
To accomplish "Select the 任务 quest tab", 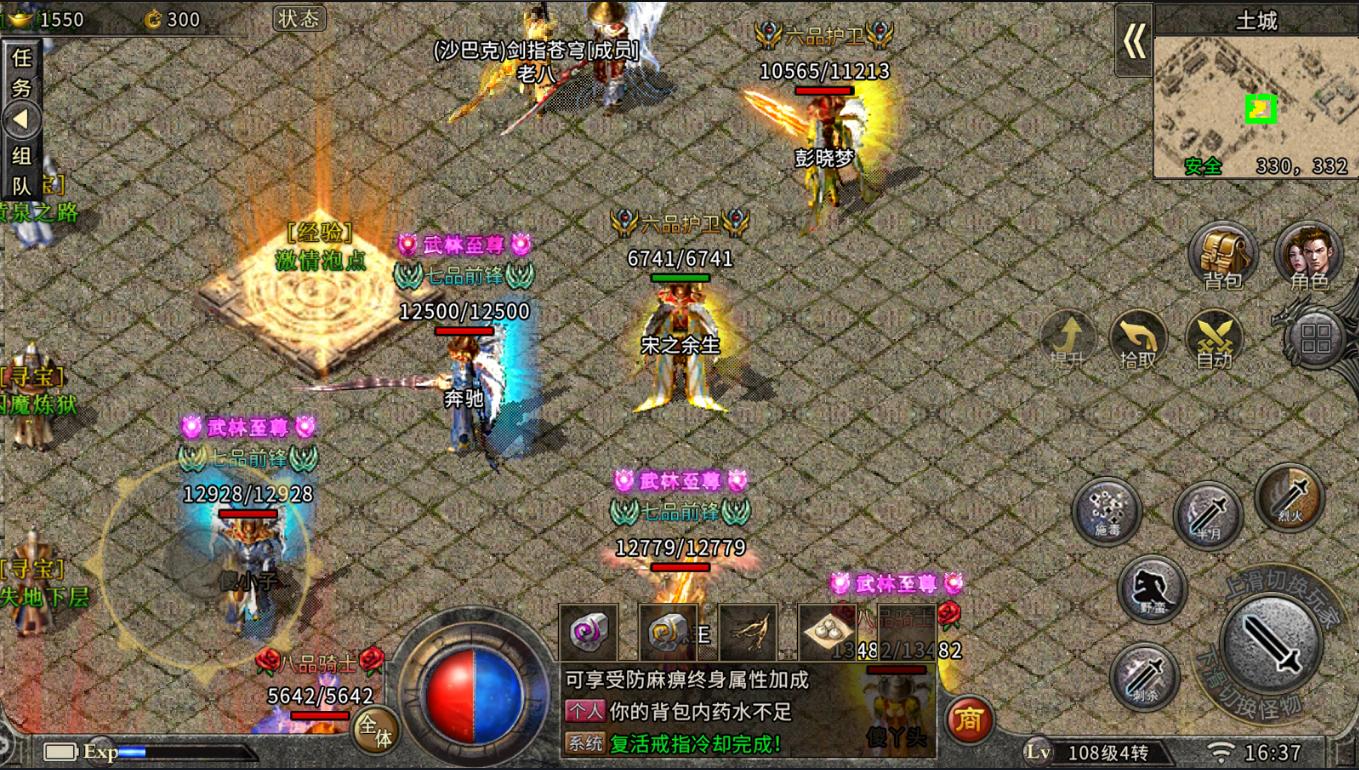I will [x=21, y=70].
